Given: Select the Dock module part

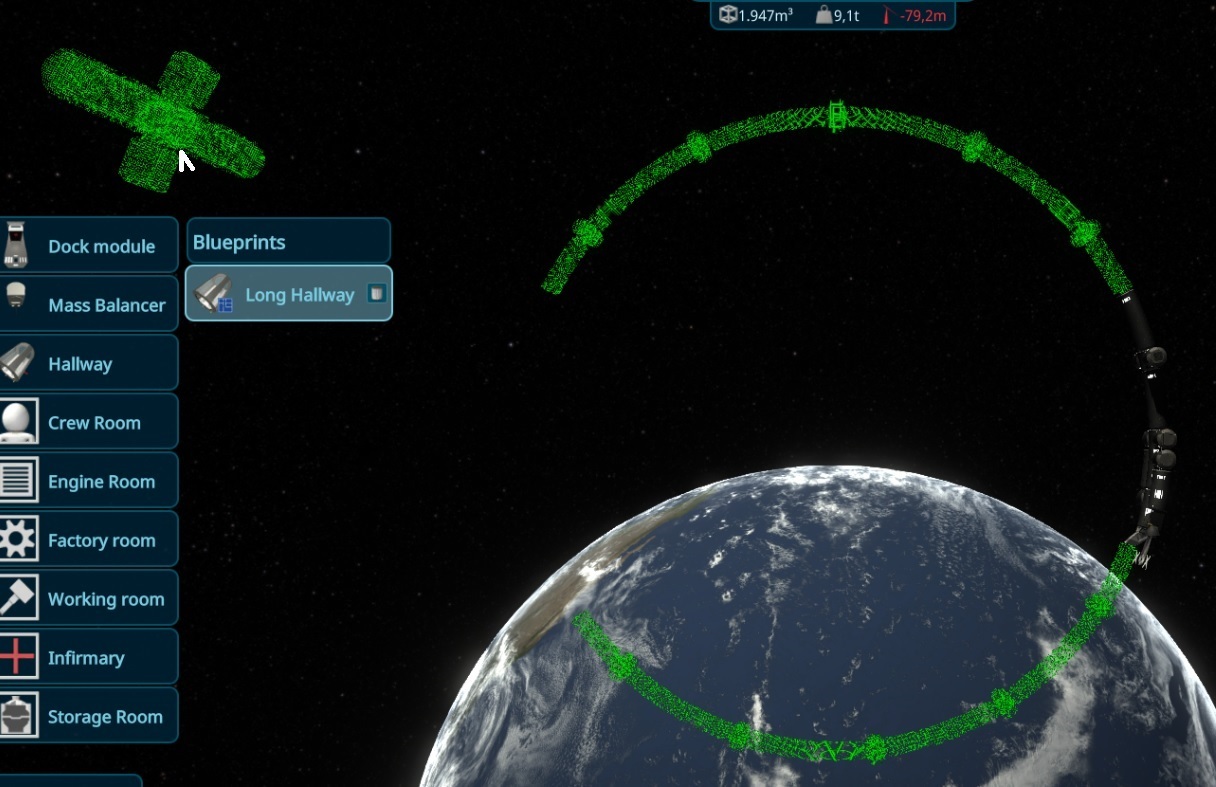Looking at the screenshot, I should pyautogui.click(x=89, y=246).
